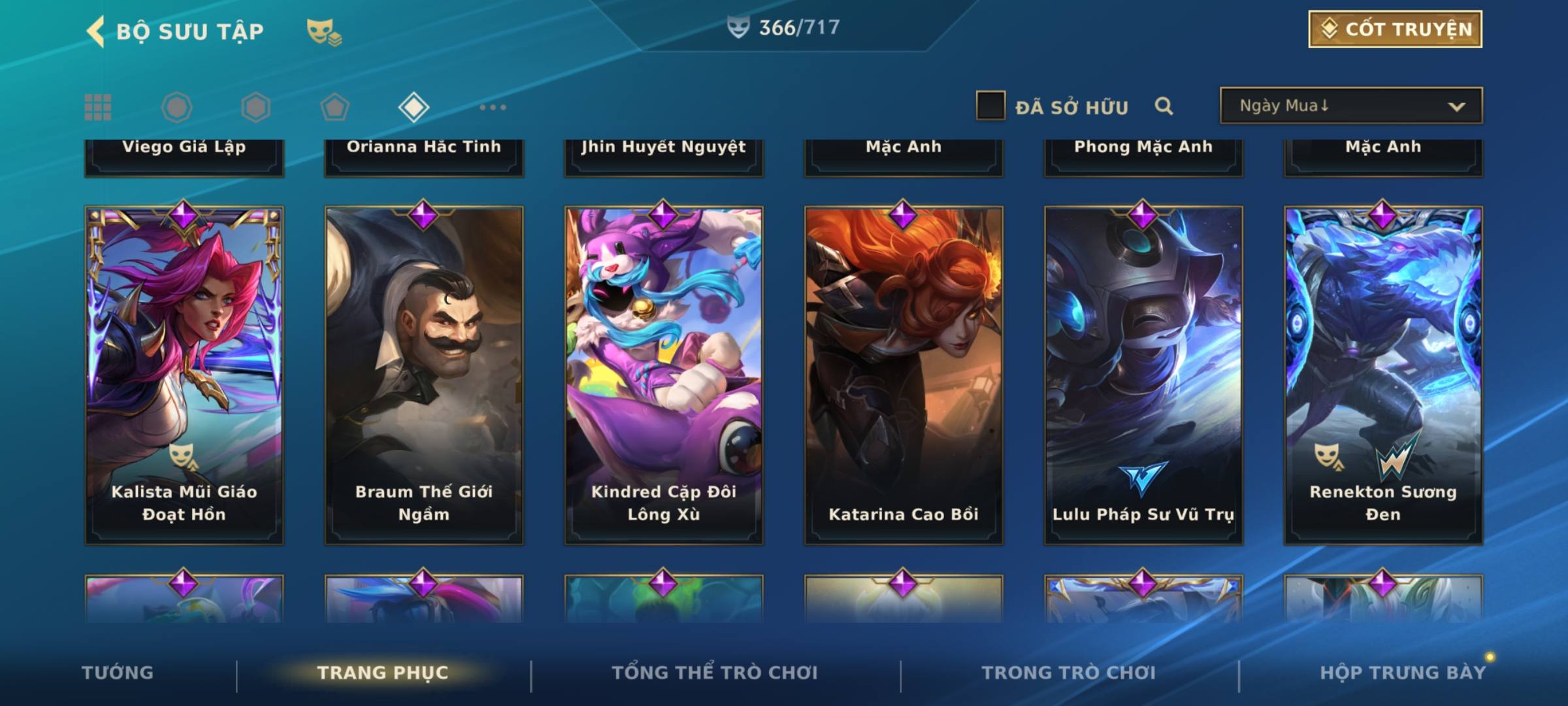Choose the pentagon rarity filter

tap(335, 107)
